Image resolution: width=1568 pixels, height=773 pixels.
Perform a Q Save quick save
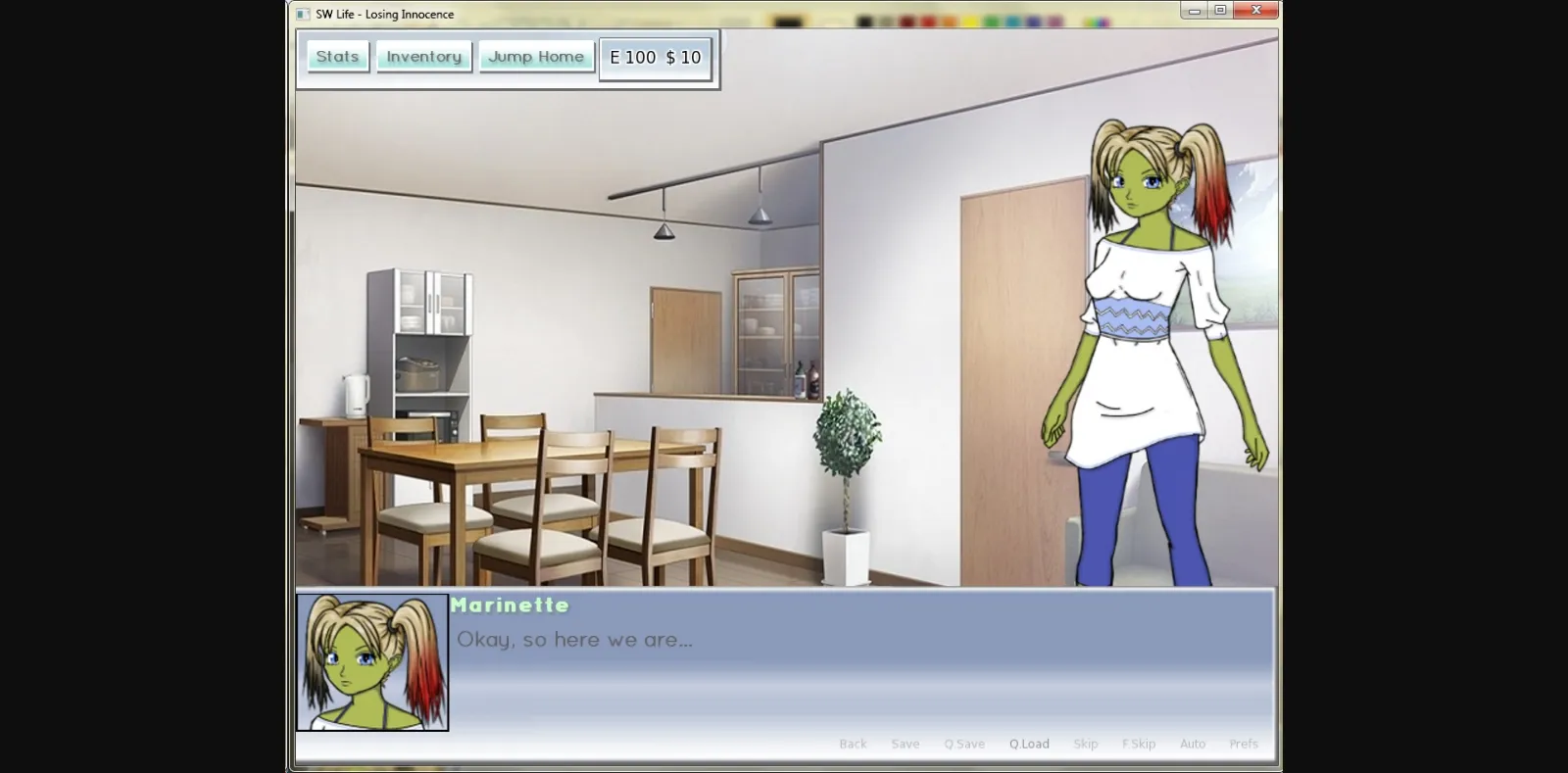tap(963, 744)
